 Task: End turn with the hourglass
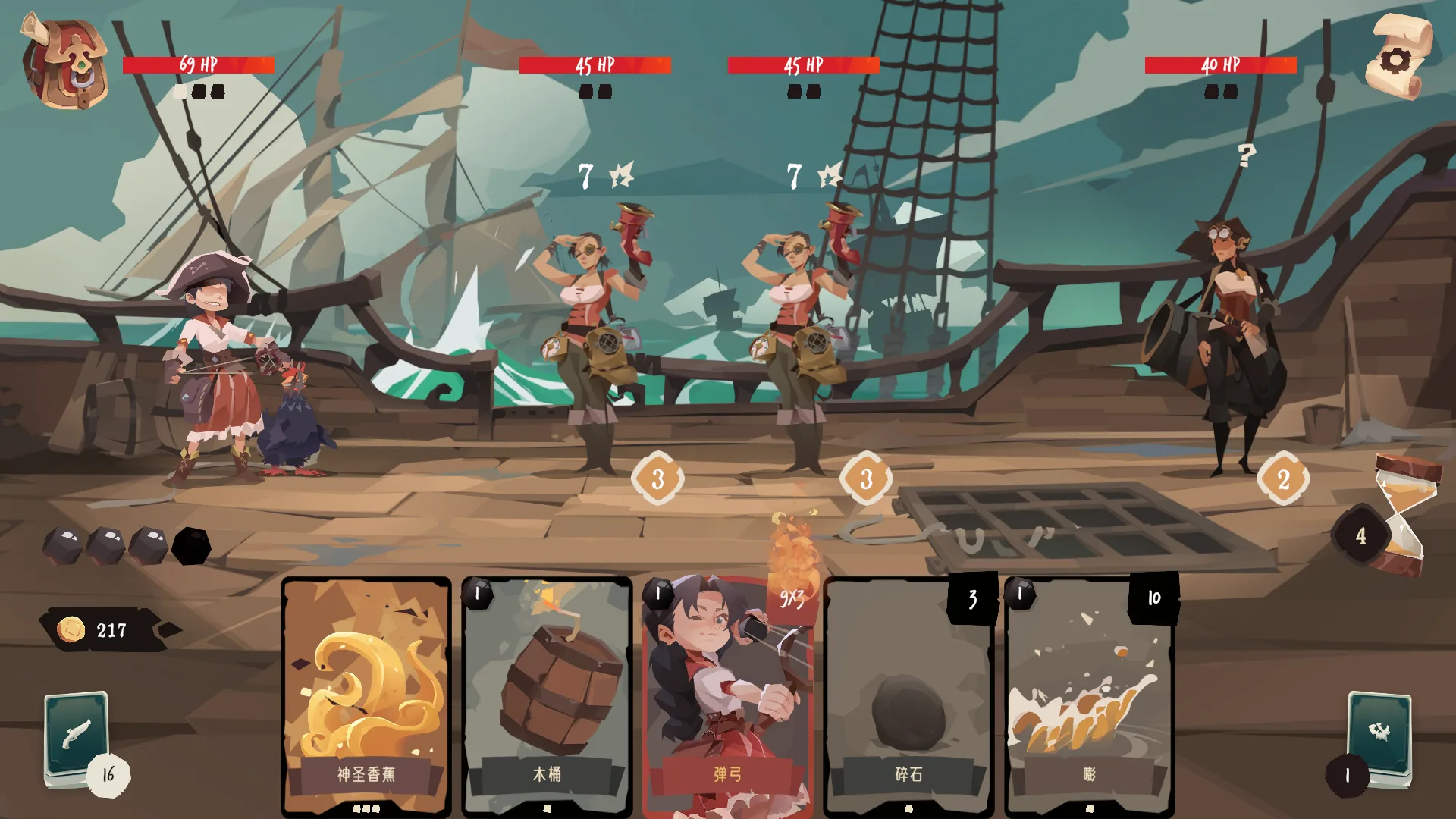pos(1404,516)
